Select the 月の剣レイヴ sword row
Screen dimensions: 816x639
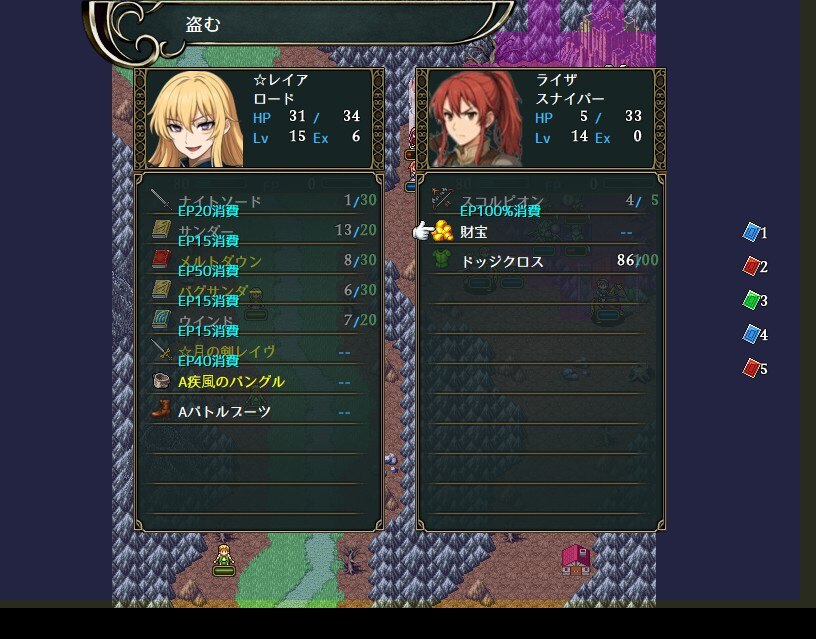(226, 351)
